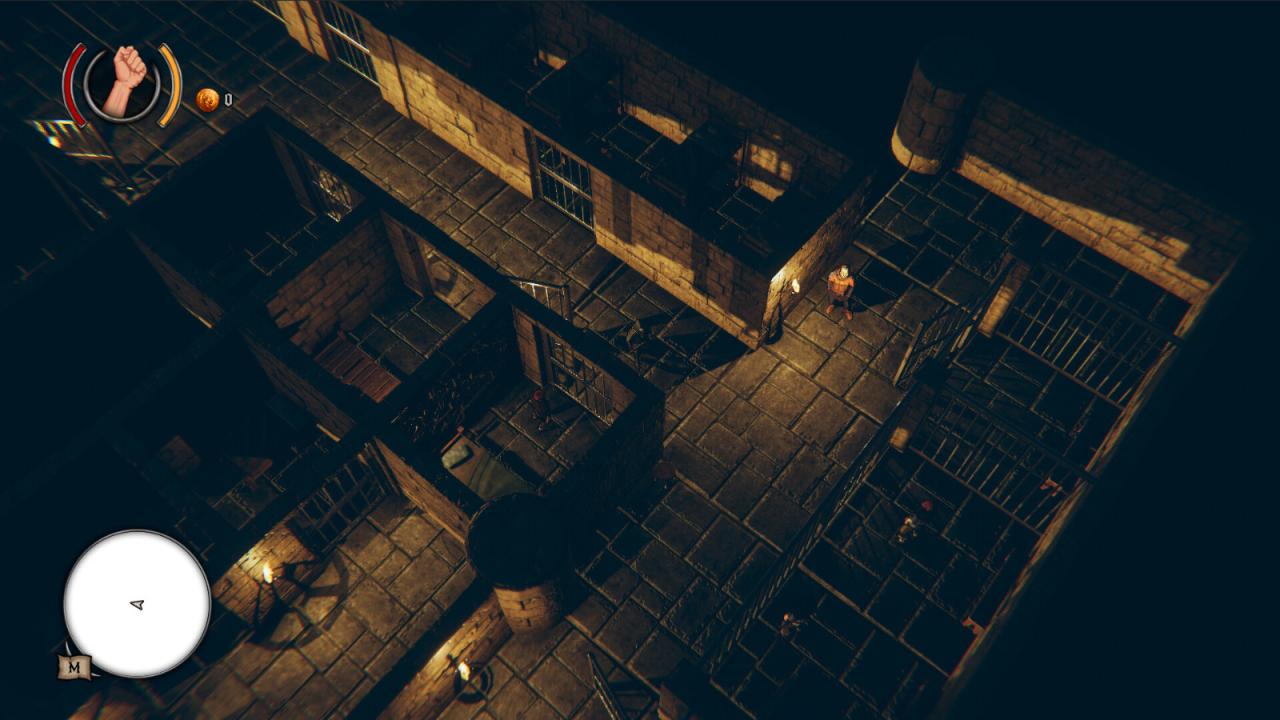The height and width of the screenshot is (720, 1280).
Task: Open the map via the M parchment icon
Action: pos(72,666)
